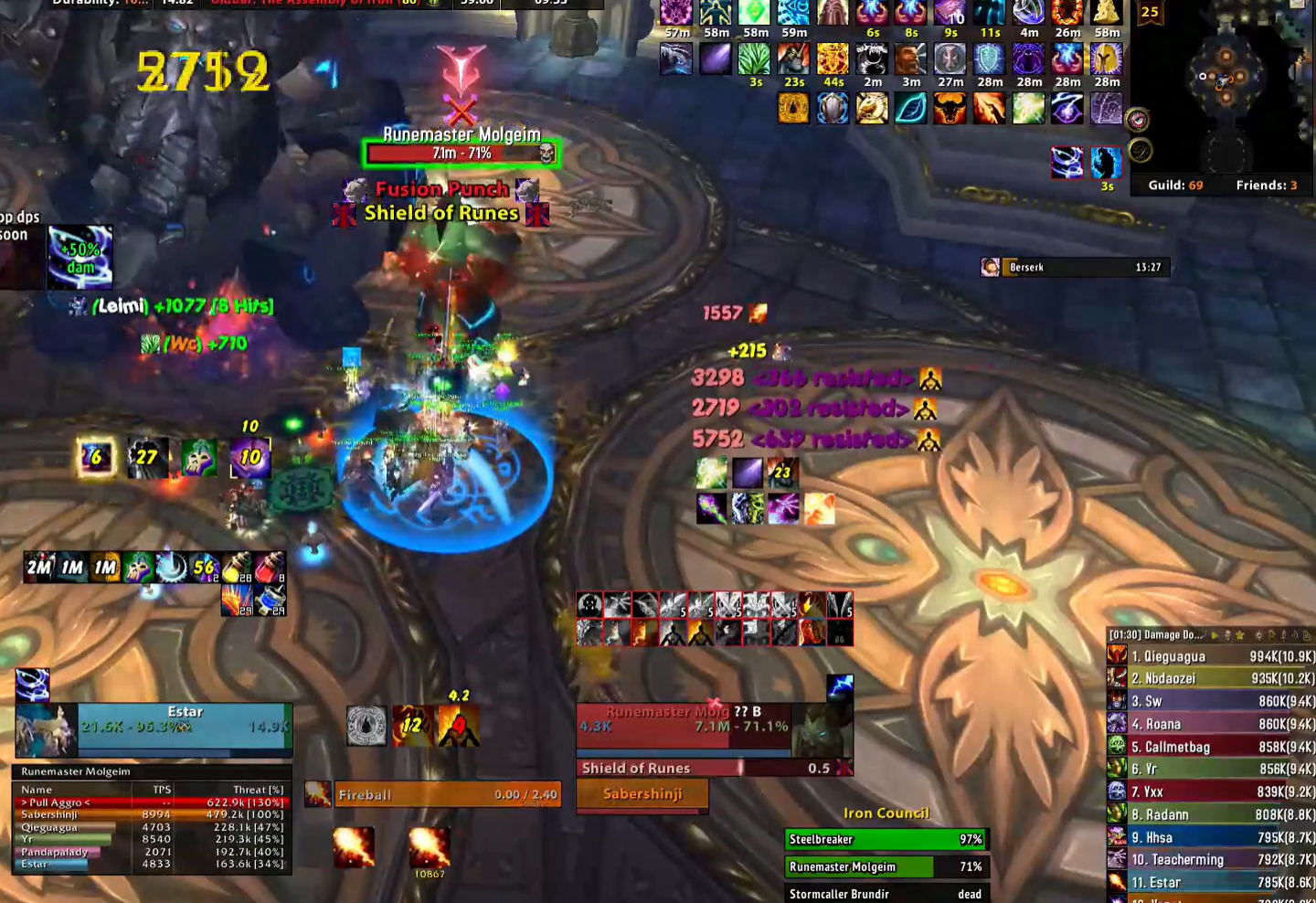Click Pandapalady row in threat meter
1316x903 pixels.
coord(153,852)
